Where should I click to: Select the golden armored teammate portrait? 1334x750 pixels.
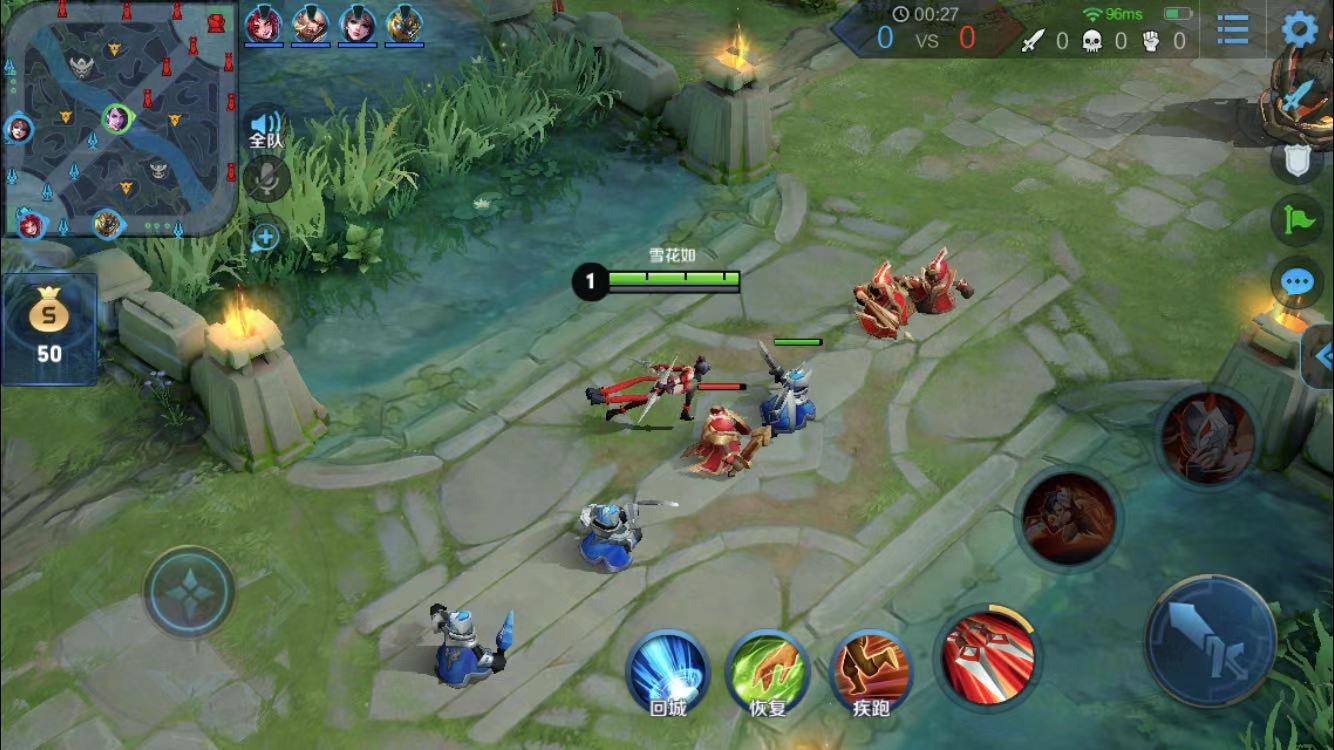tap(404, 23)
